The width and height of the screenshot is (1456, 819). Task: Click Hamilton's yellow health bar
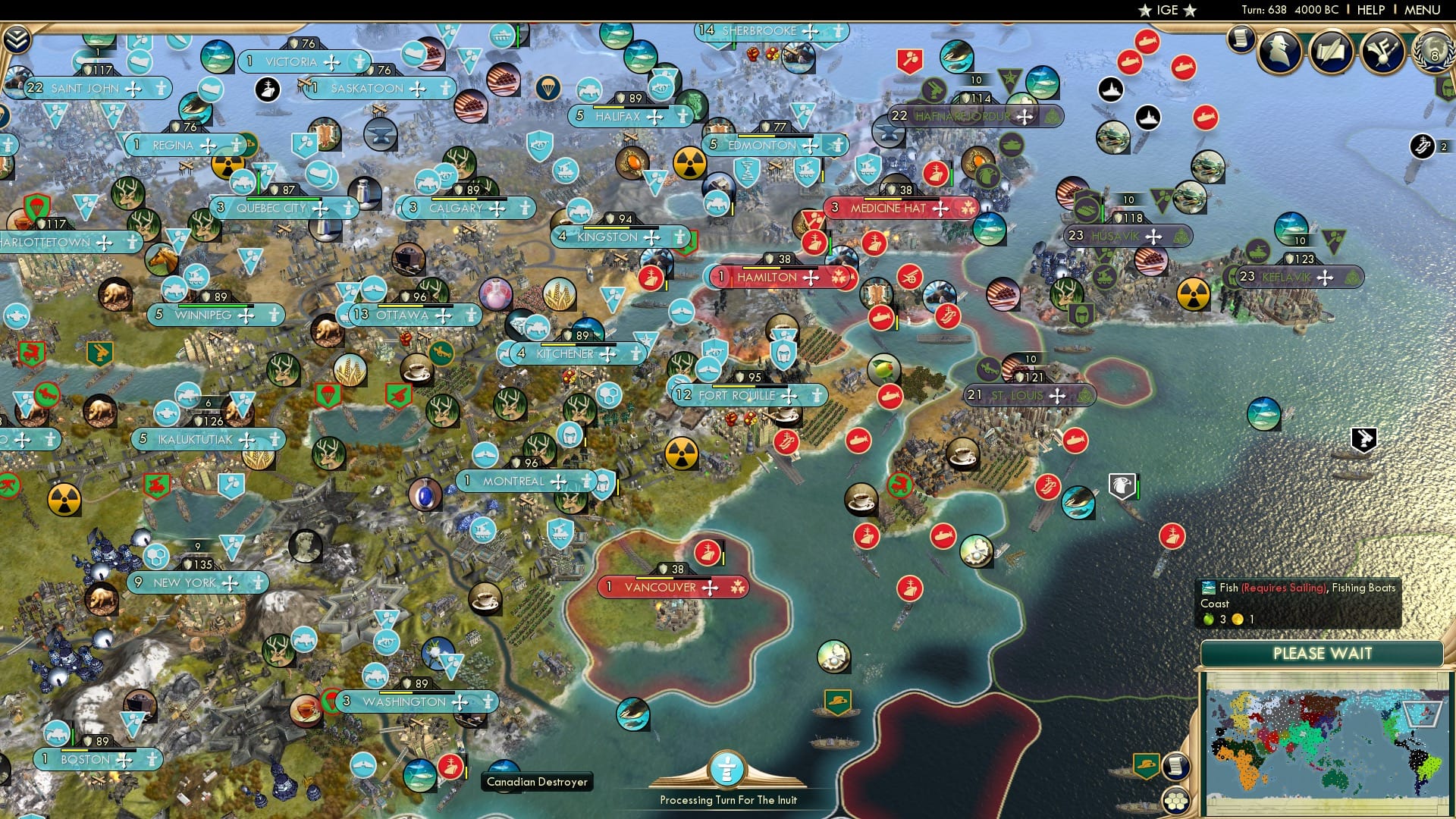[x=761, y=268]
